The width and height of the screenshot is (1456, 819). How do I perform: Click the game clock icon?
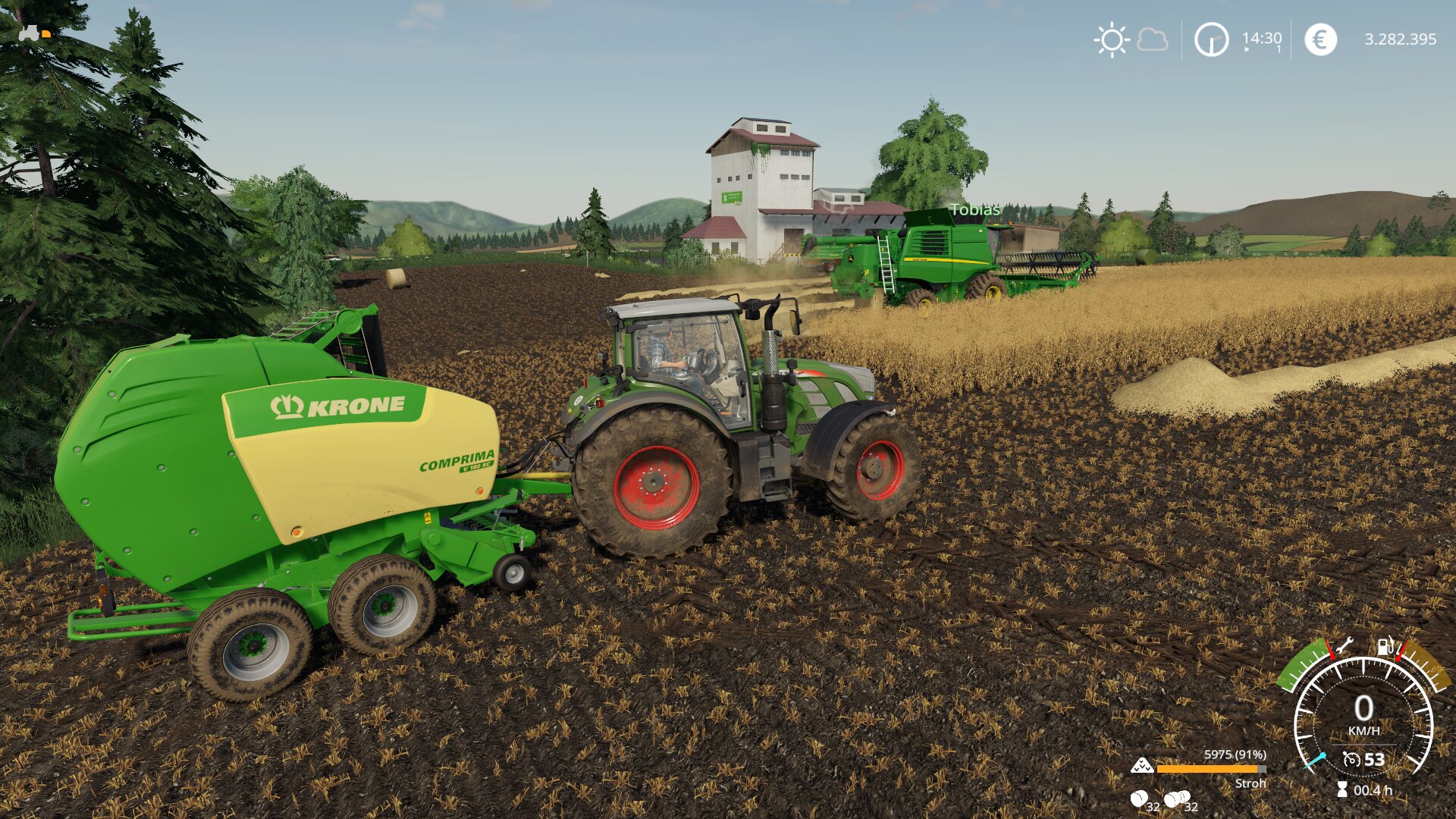[1211, 39]
